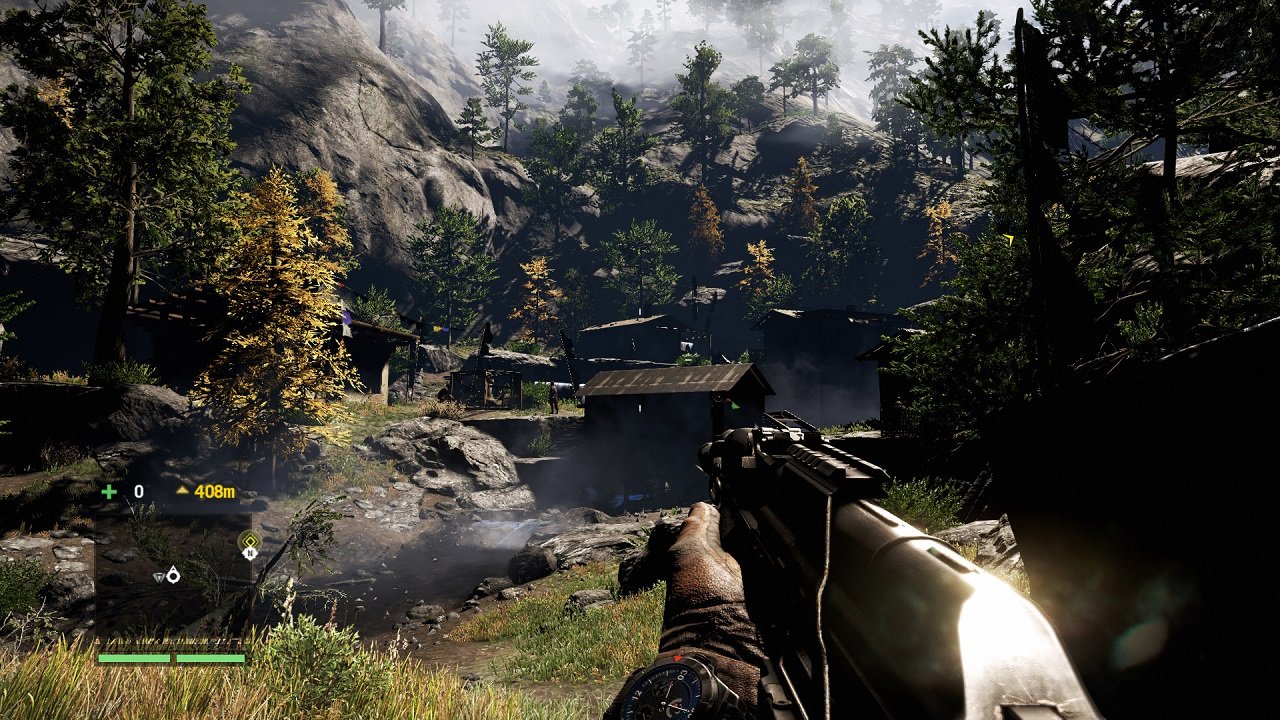This screenshot has width=1280, height=720.
Task: Click the health cross icon
Action: click(110, 492)
